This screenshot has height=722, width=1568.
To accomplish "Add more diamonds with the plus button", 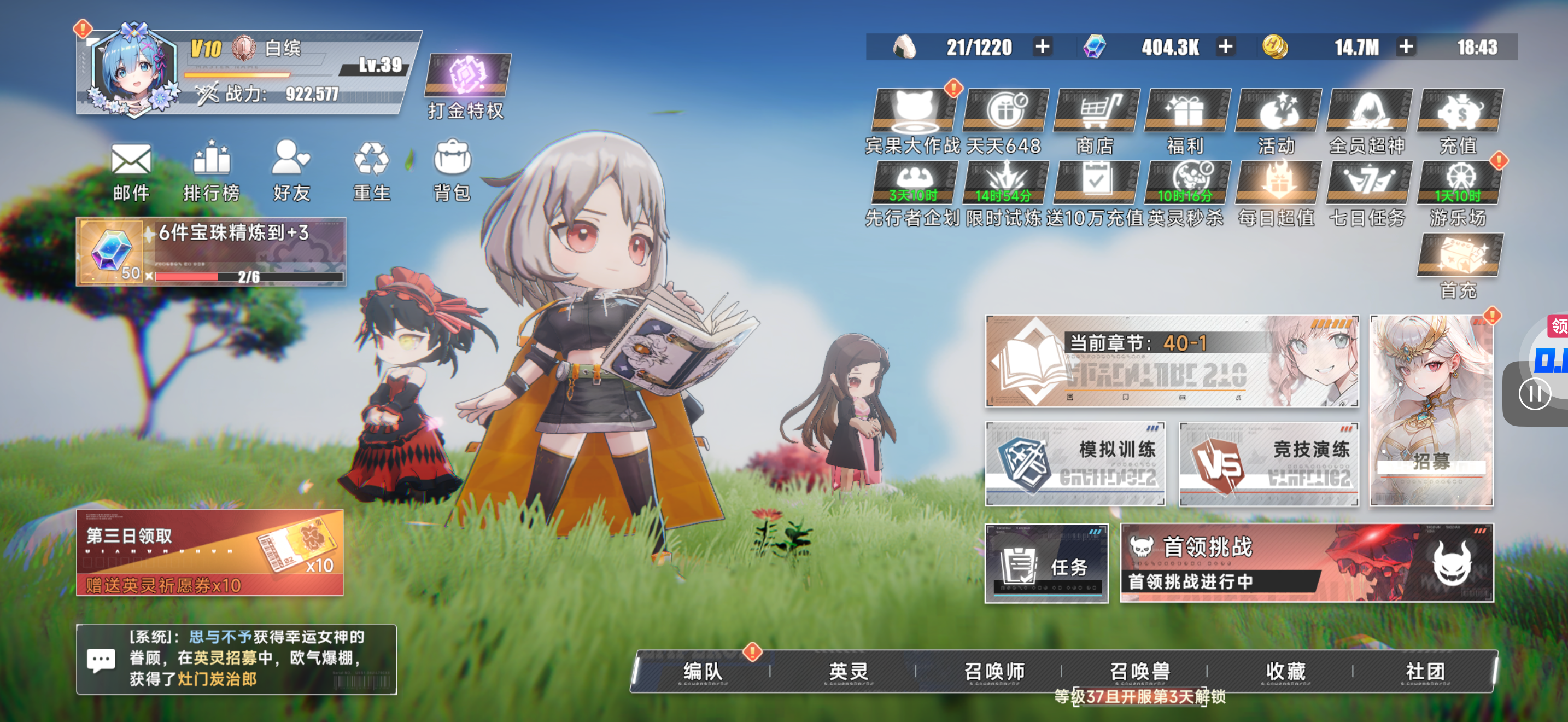I will (1225, 47).
